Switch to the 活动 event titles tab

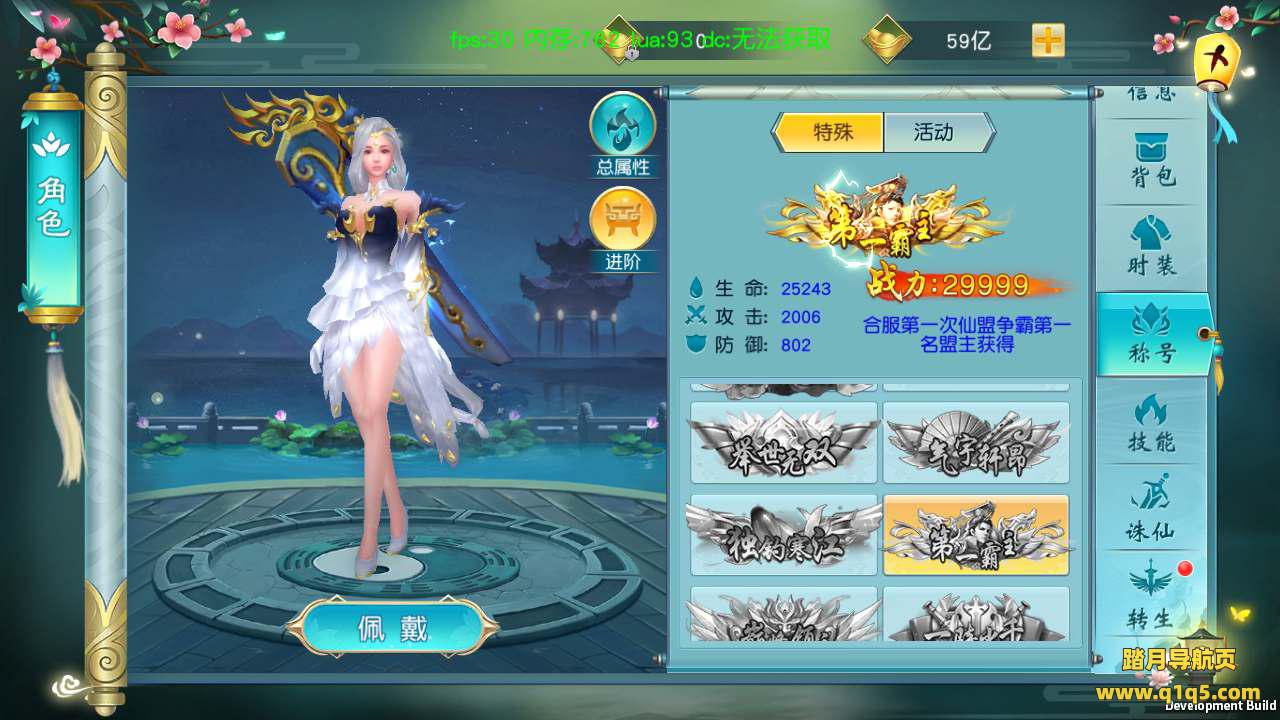pos(935,132)
